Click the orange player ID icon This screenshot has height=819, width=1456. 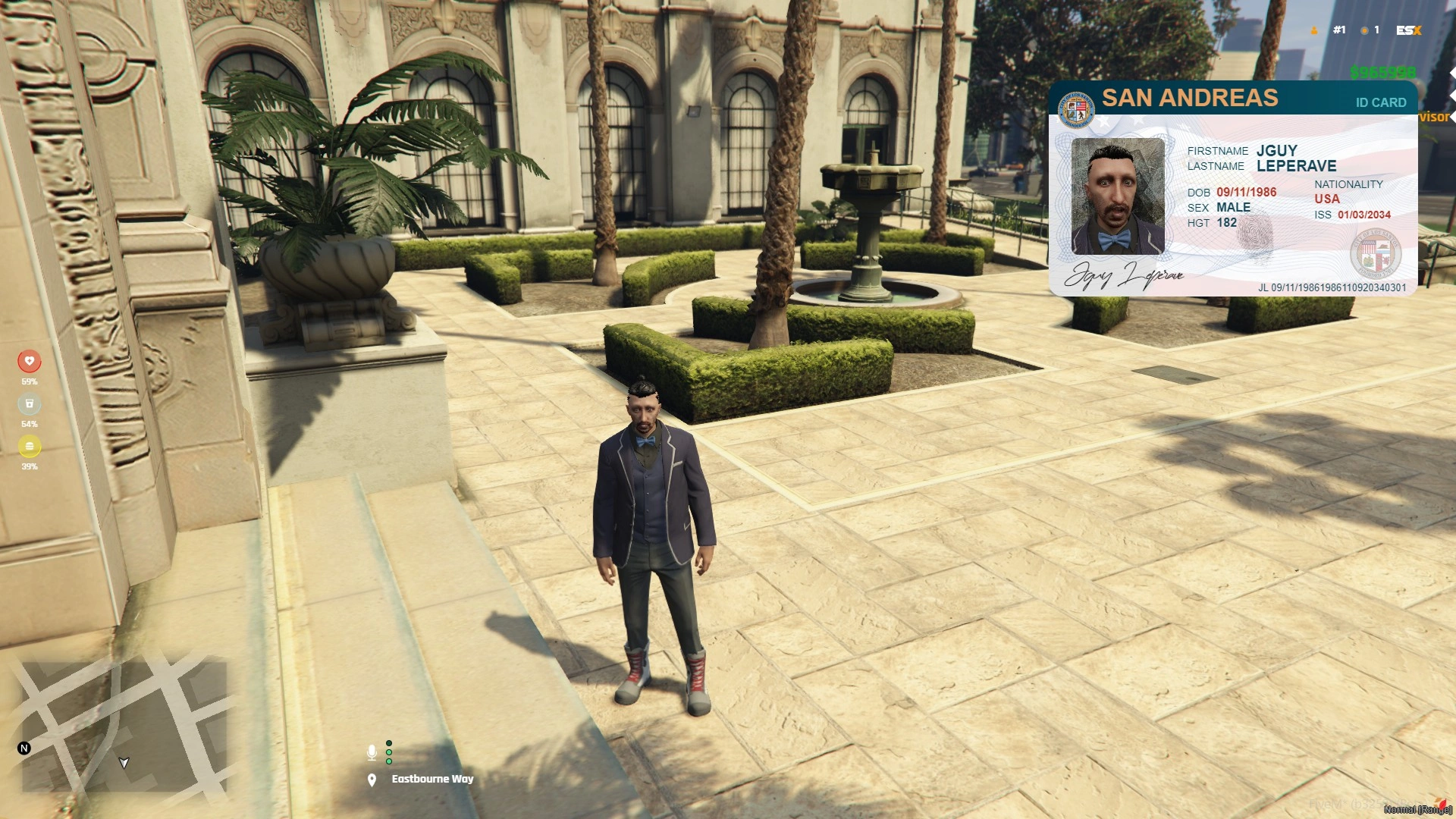click(1314, 30)
